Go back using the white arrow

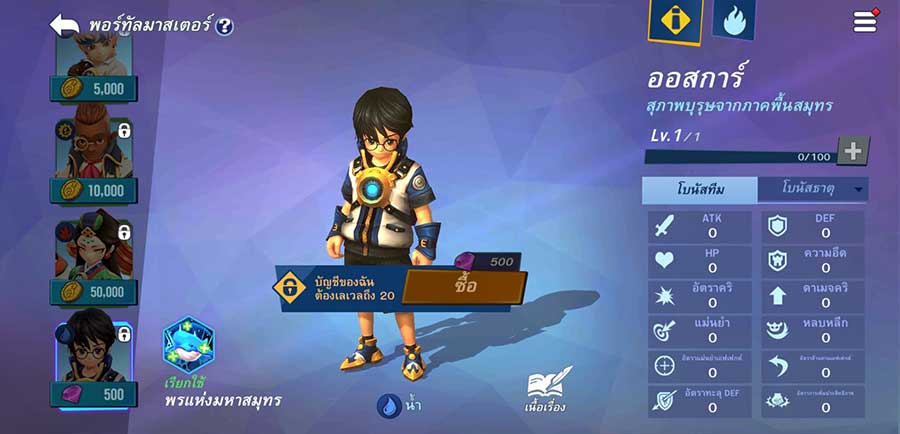click(x=65, y=25)
